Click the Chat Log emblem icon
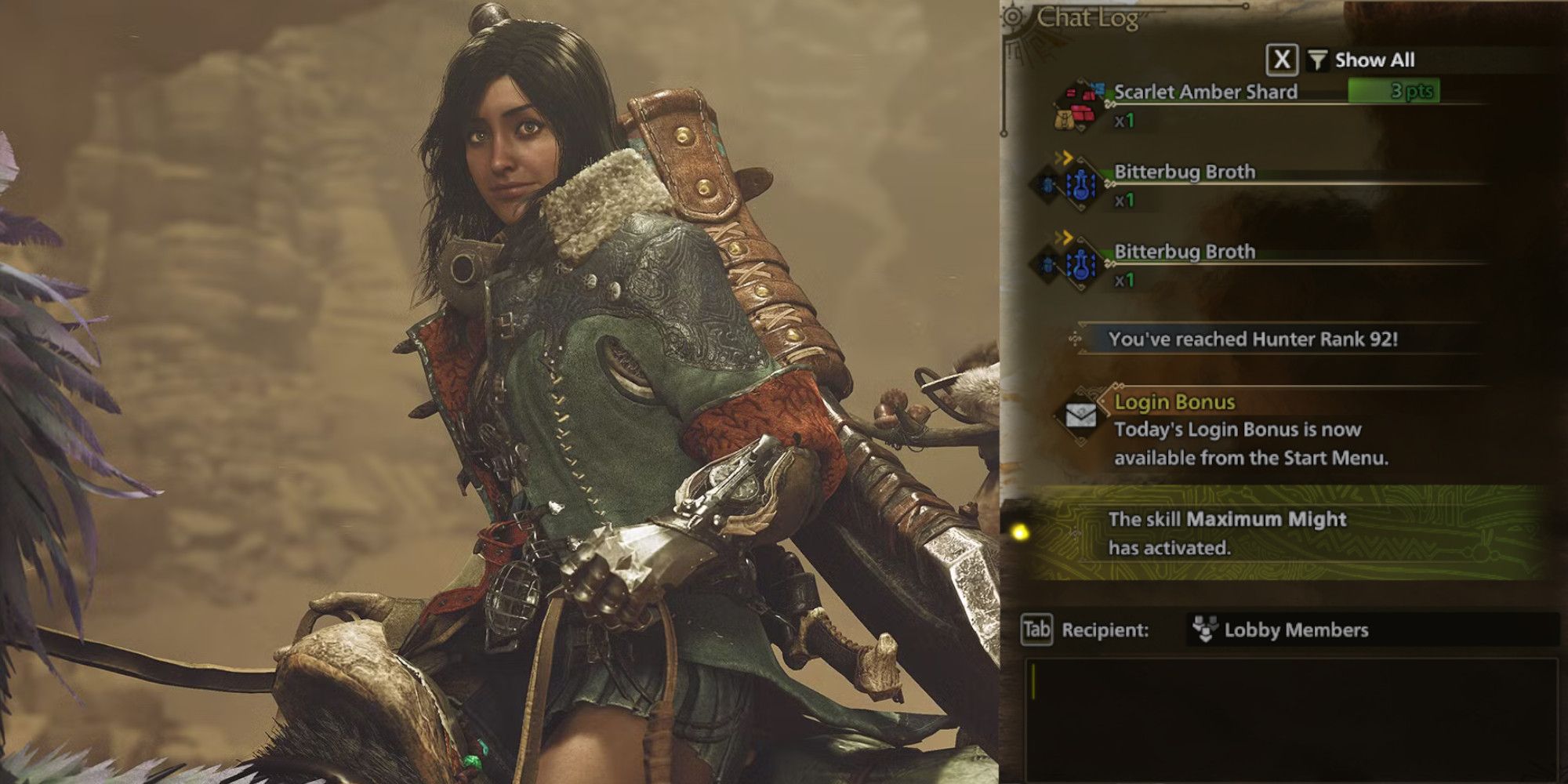Screen dimensions: 1568x784 click(1014, 17)
